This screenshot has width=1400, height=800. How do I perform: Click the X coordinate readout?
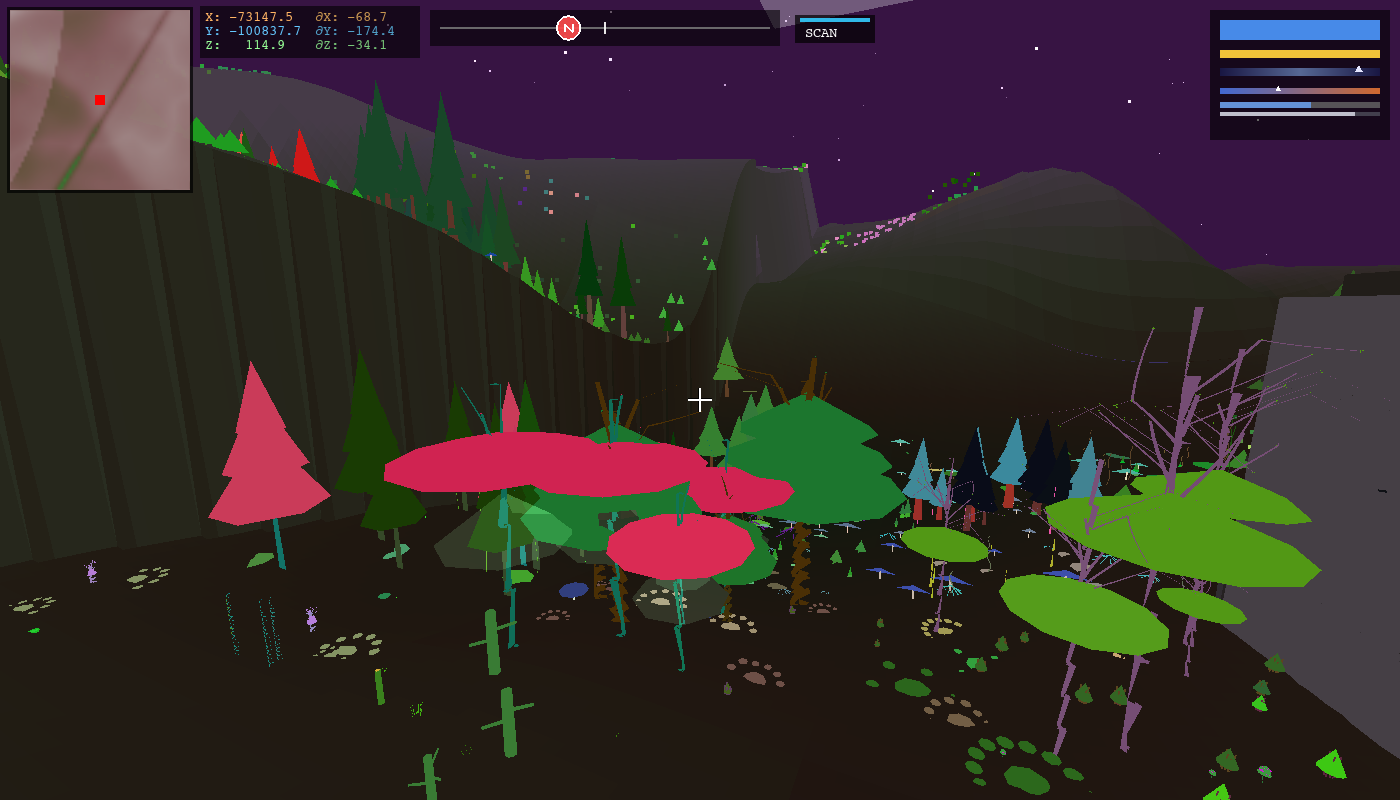pyautogui.click(x=250, y=17)
